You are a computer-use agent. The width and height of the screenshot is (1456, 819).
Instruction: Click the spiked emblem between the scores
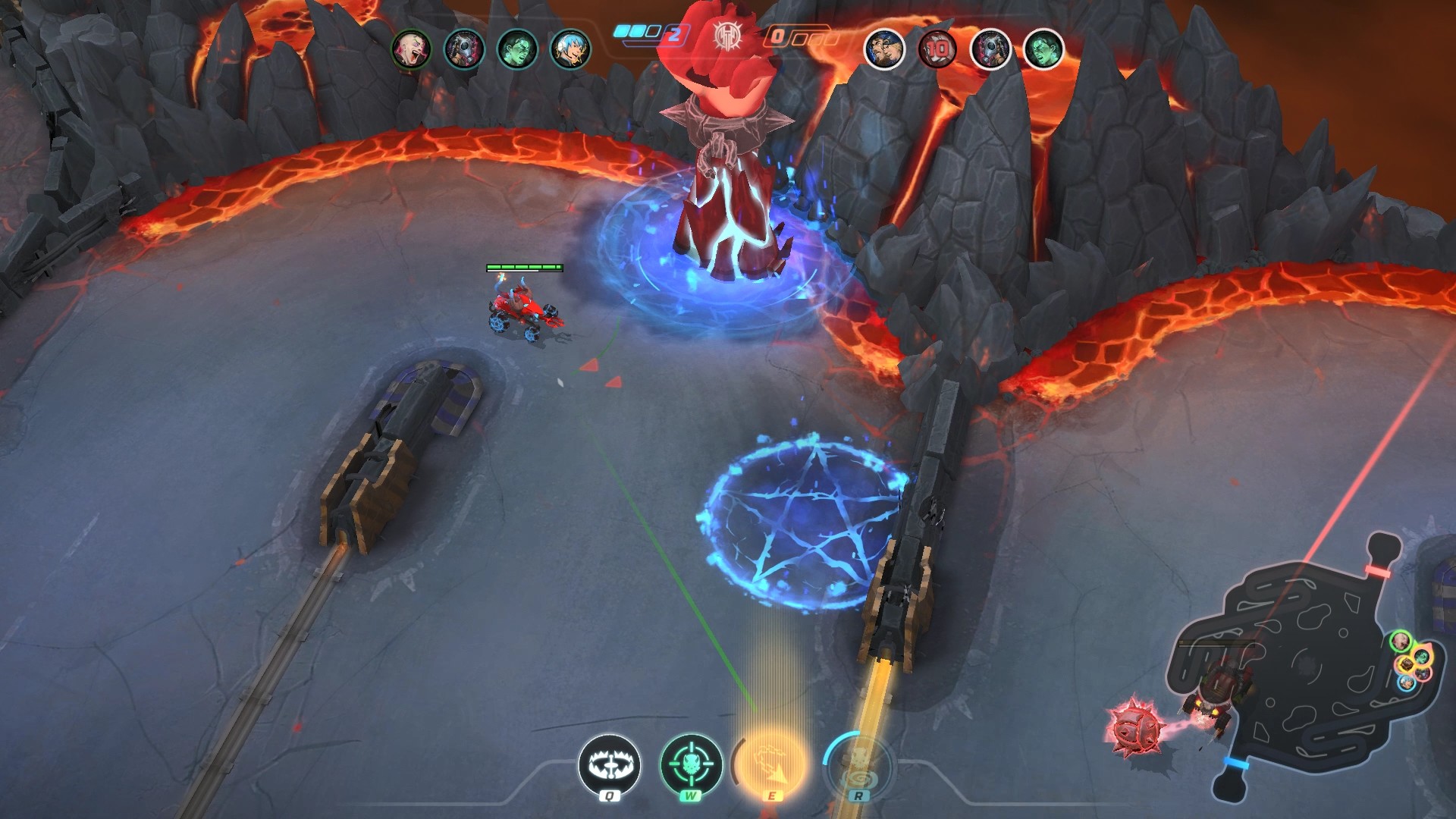(x=726, y=36)
